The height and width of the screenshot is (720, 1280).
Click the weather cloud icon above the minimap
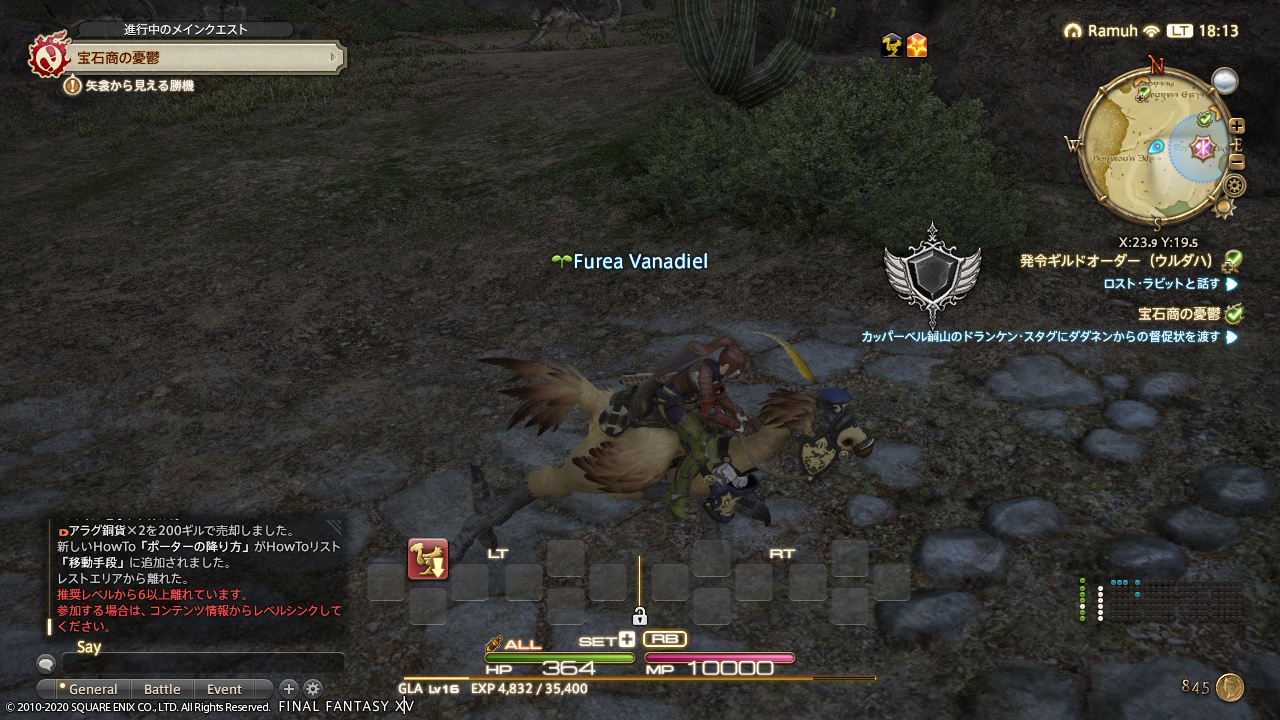click(1224, 82)
